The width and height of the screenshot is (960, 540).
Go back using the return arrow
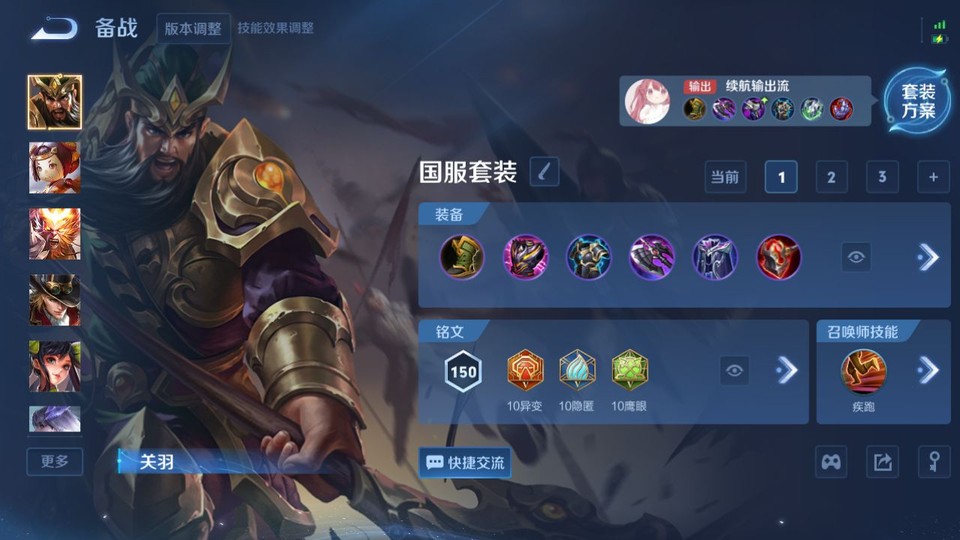click(x=54, y=28)
